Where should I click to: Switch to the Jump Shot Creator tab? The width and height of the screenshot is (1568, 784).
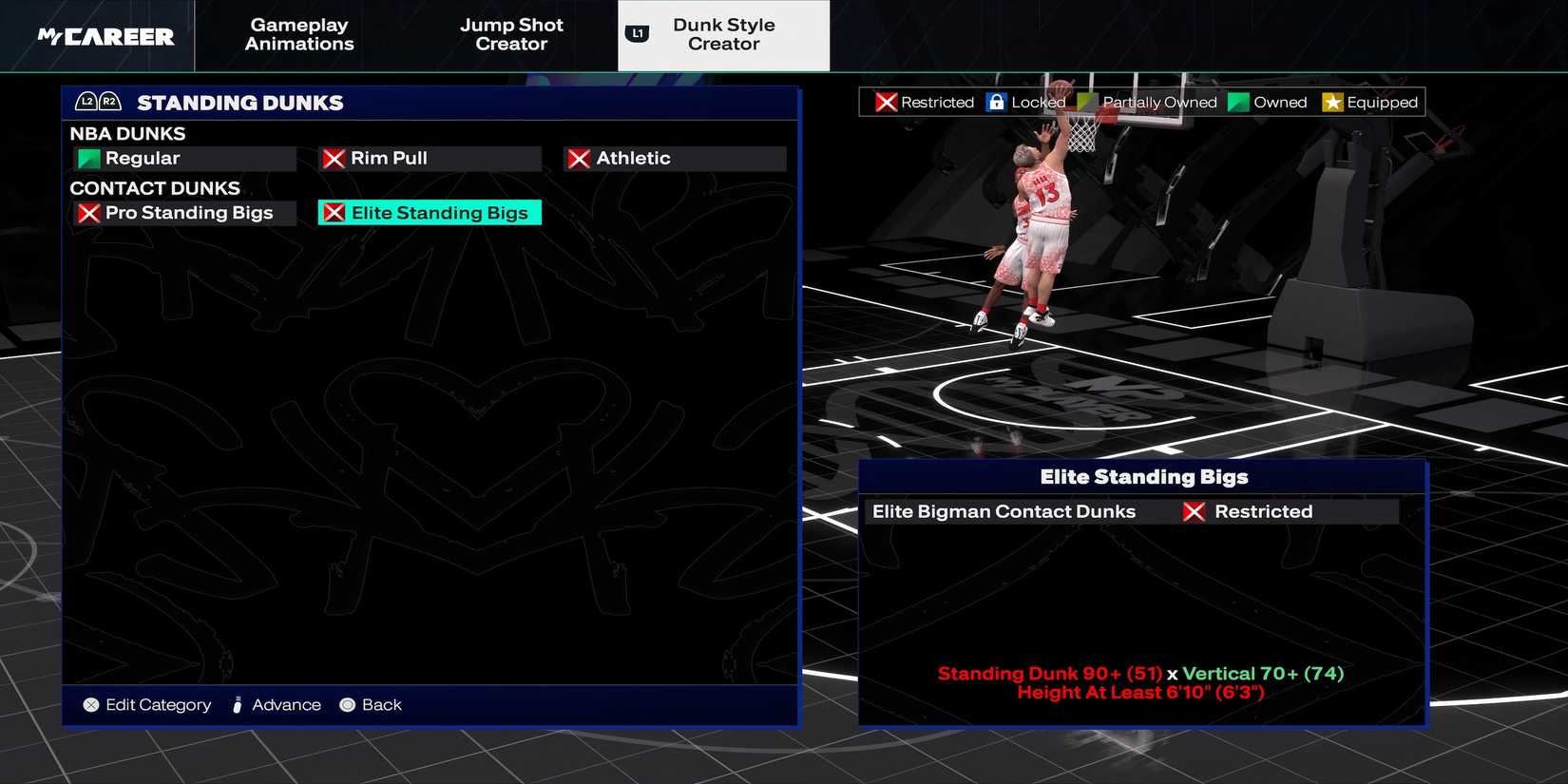(511, 35)
